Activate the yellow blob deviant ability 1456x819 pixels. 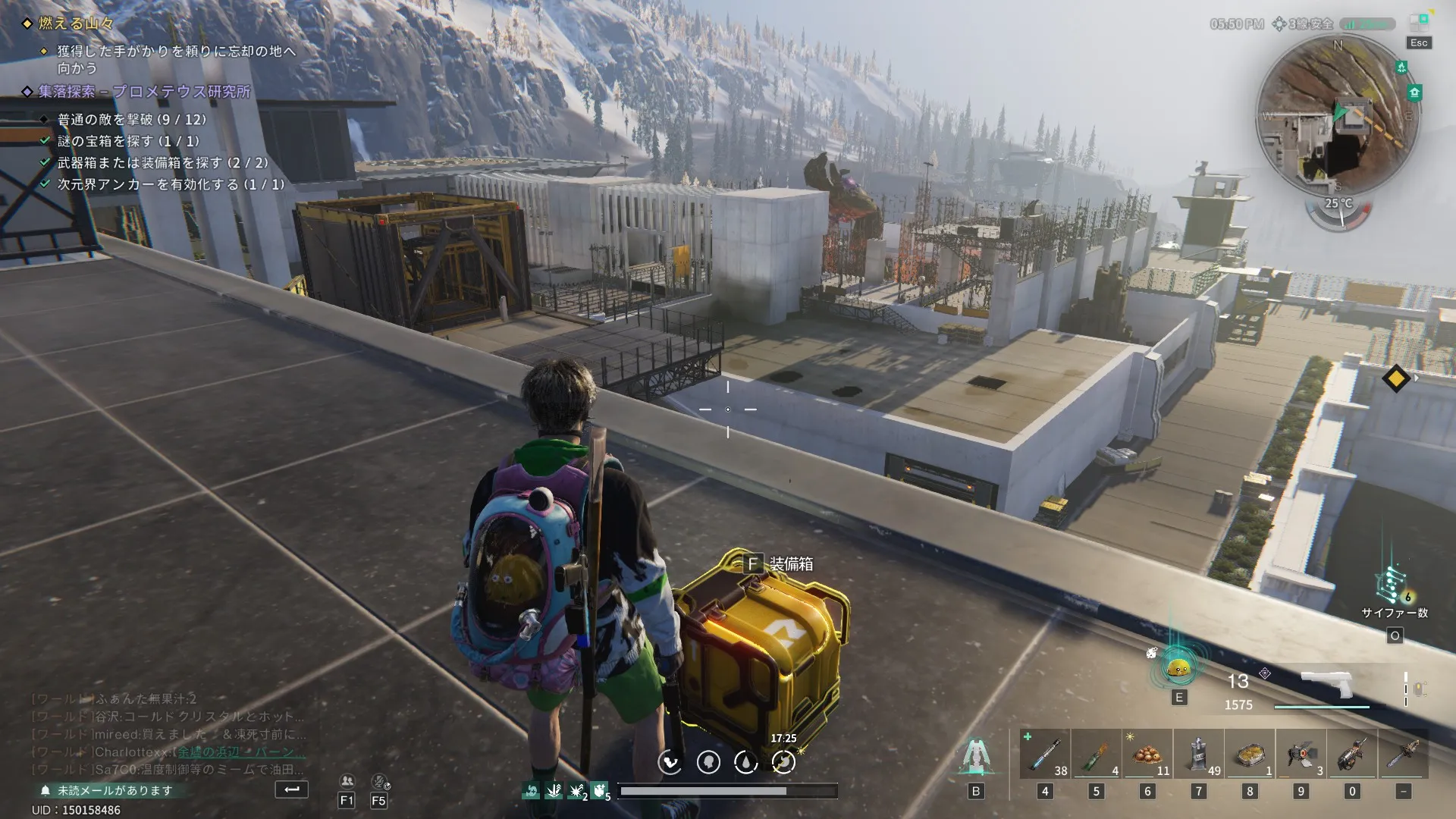tap(1178, 668)
